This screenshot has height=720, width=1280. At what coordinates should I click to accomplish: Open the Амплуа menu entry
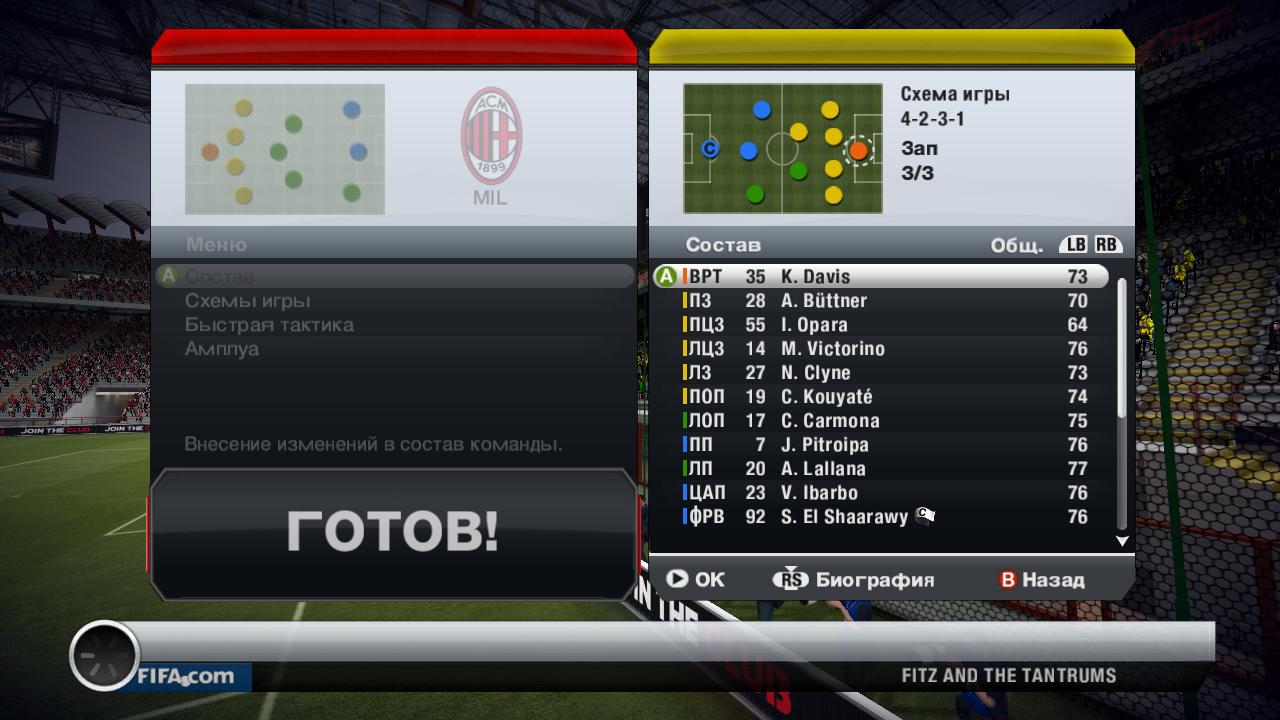pos(222,349)
